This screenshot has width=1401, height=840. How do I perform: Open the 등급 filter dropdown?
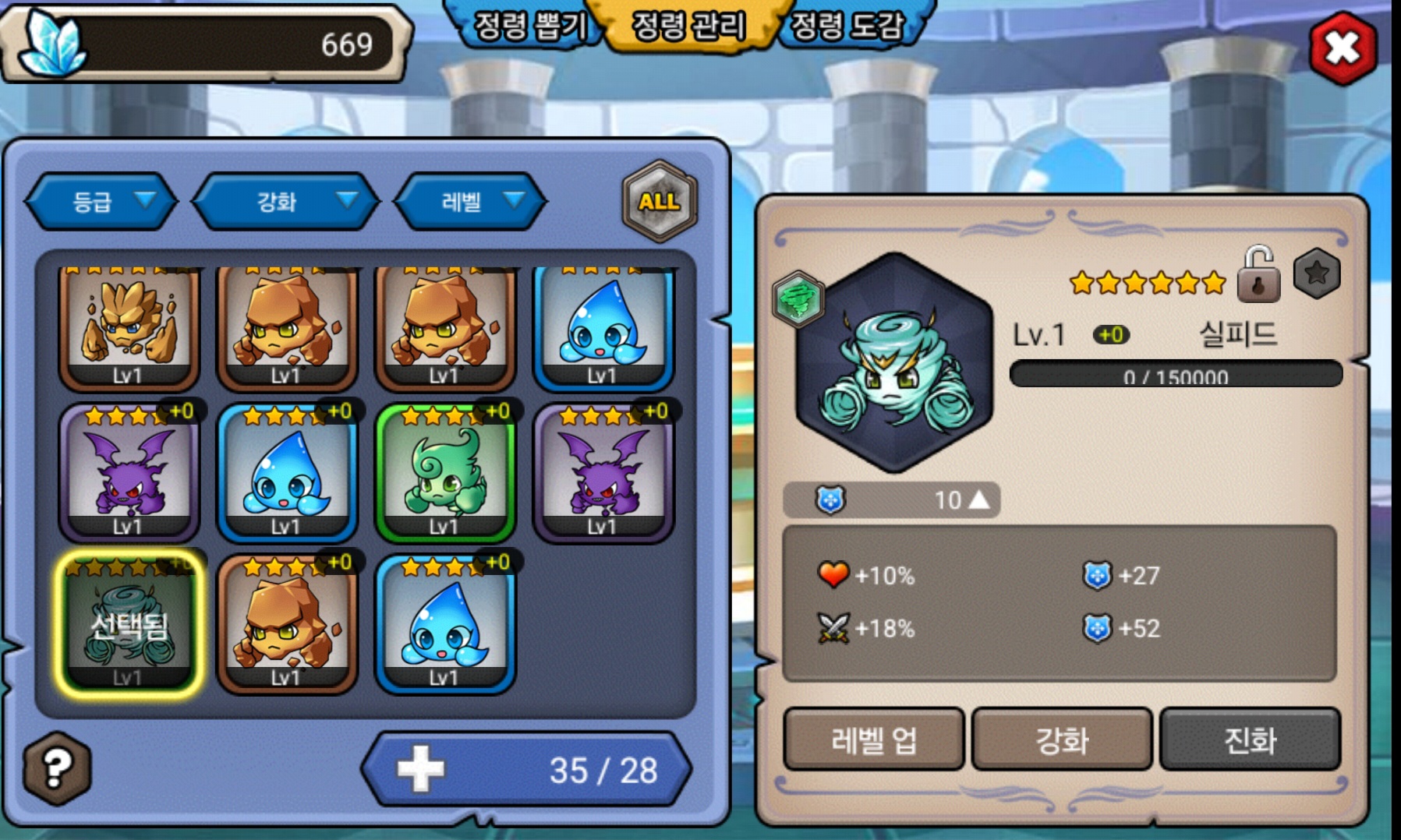pos(102,202)
